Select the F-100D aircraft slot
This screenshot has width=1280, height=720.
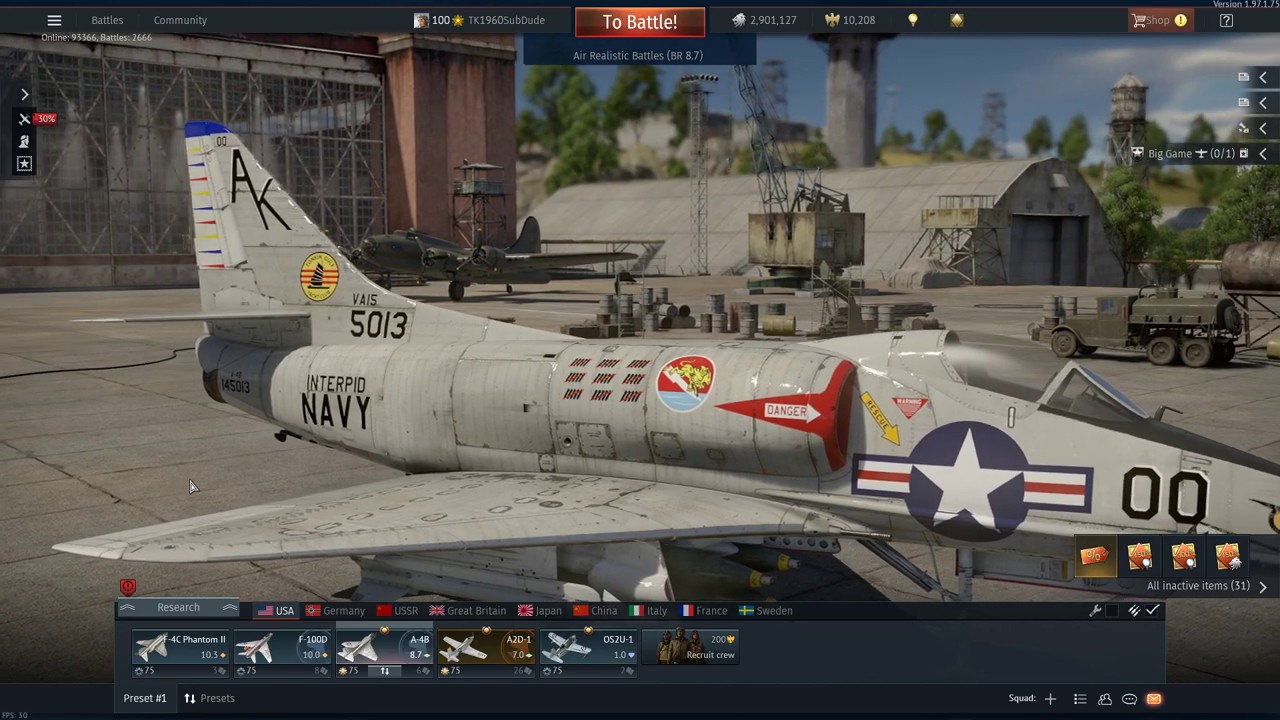(283, 648)
